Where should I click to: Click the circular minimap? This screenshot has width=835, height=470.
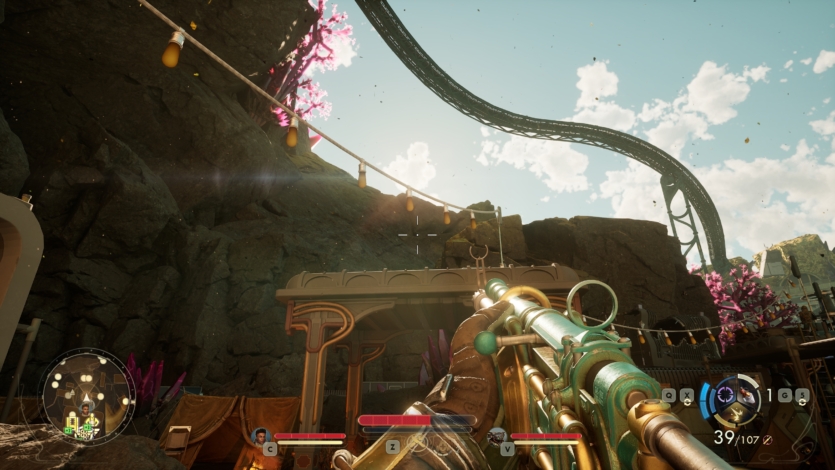click(x=88, y=397)
